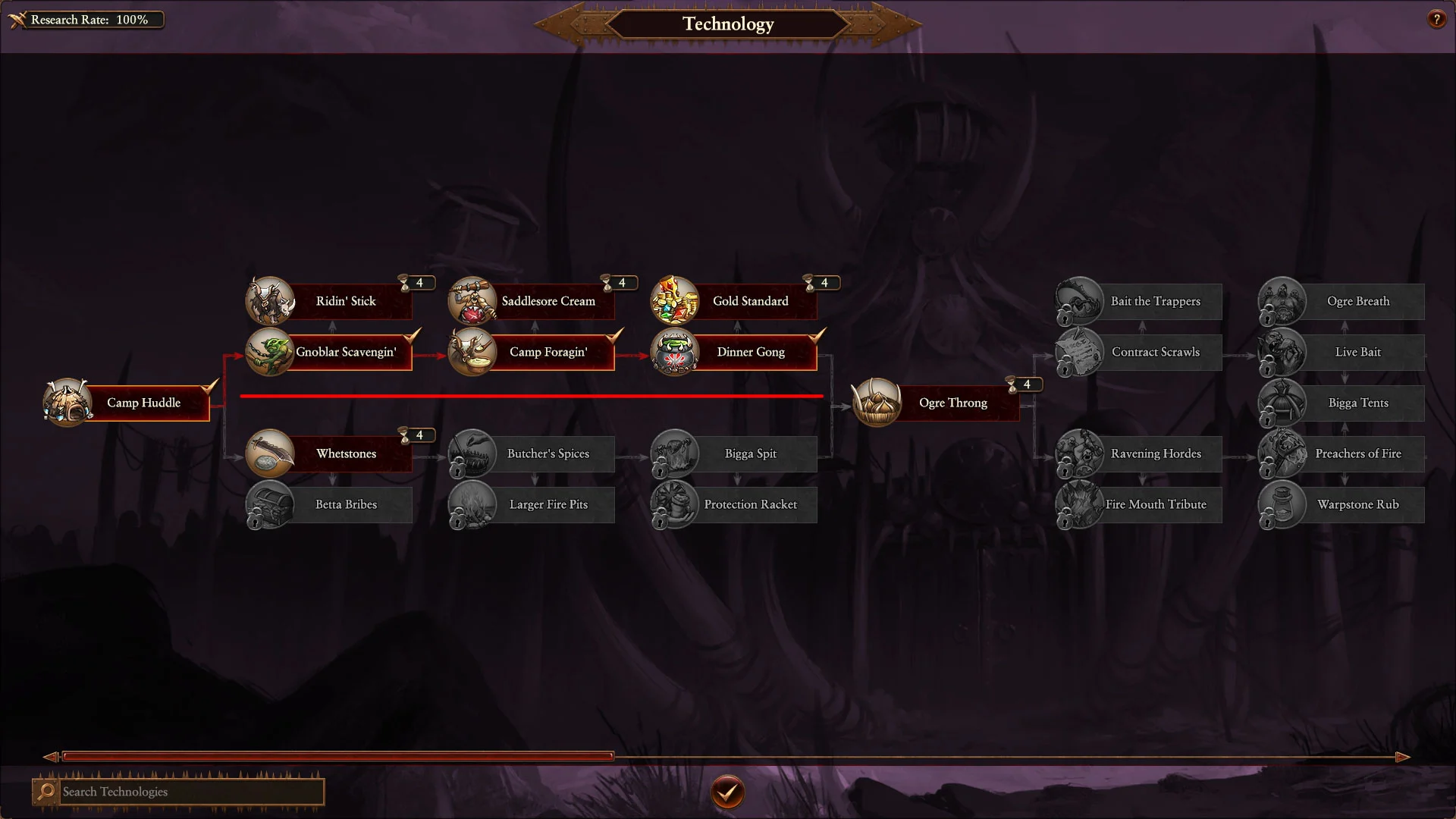Image resolution: width=1456 pixels, height=819 pixels.
Task: Open the Dinner Gong technology
Action: coord(750,352)
